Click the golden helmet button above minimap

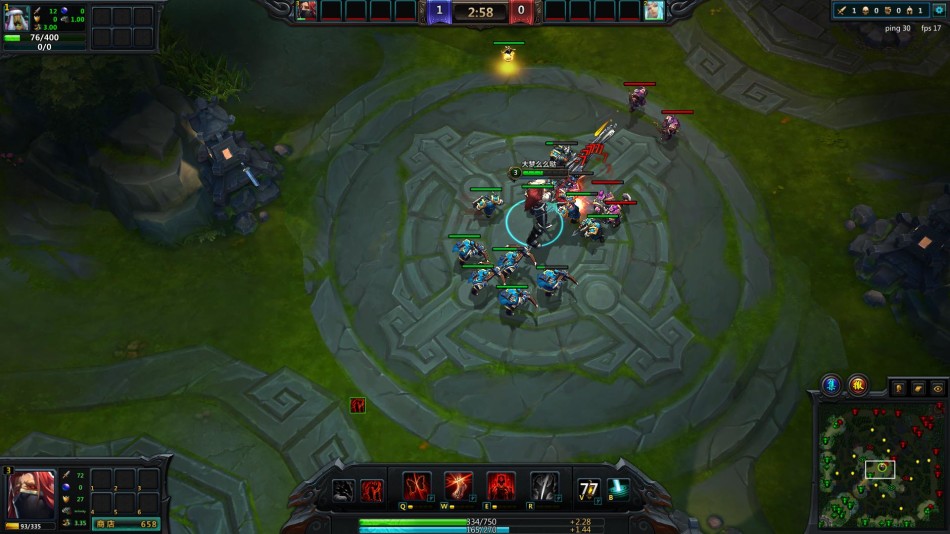[898, 388]
